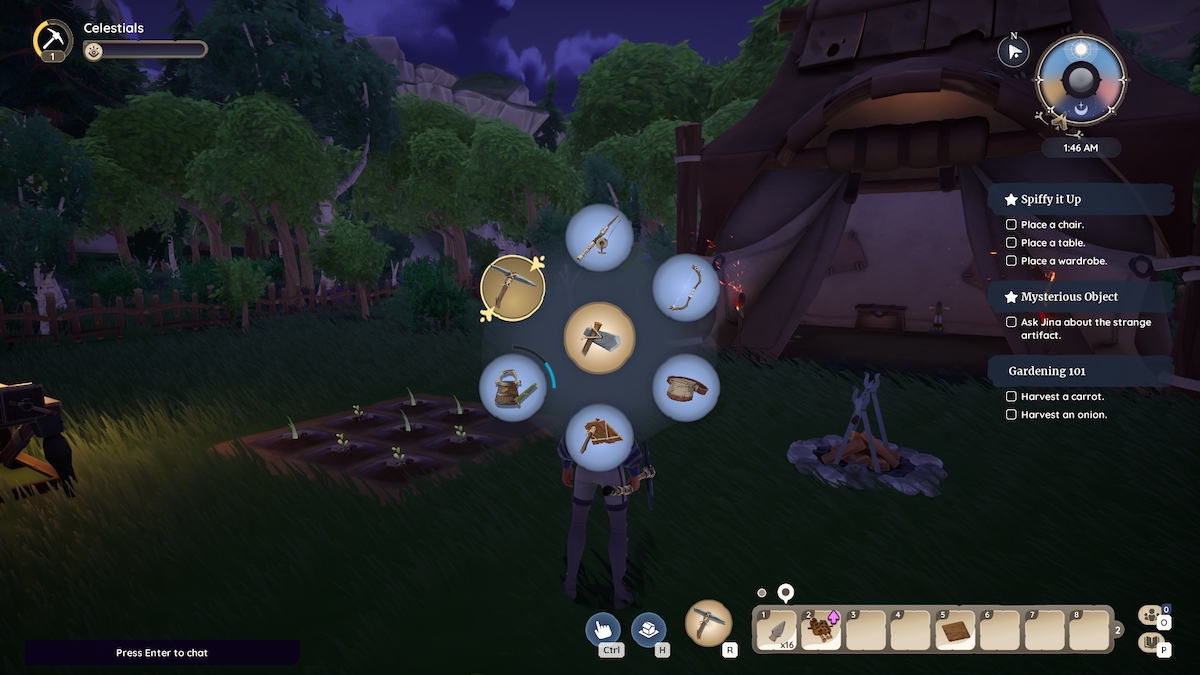
Task: Select the brown plank in hotbar slot 5
Action: pos(954,630)
